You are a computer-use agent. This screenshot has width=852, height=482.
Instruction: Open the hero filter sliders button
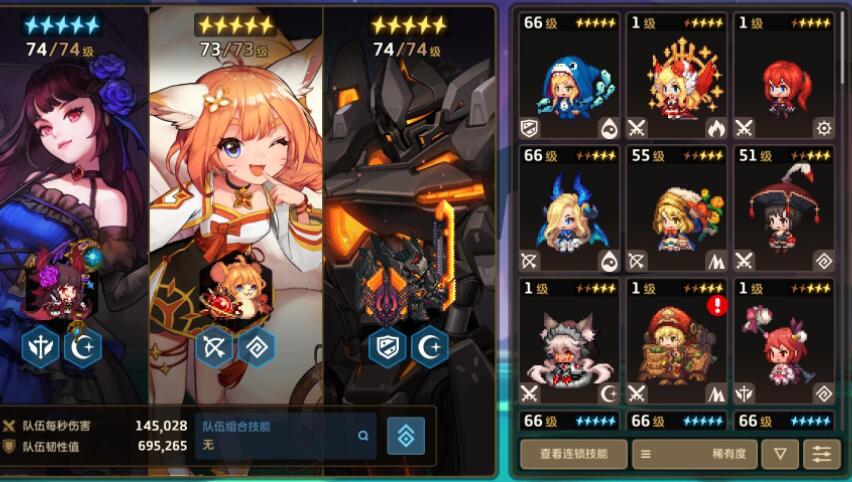click(821, 454)
